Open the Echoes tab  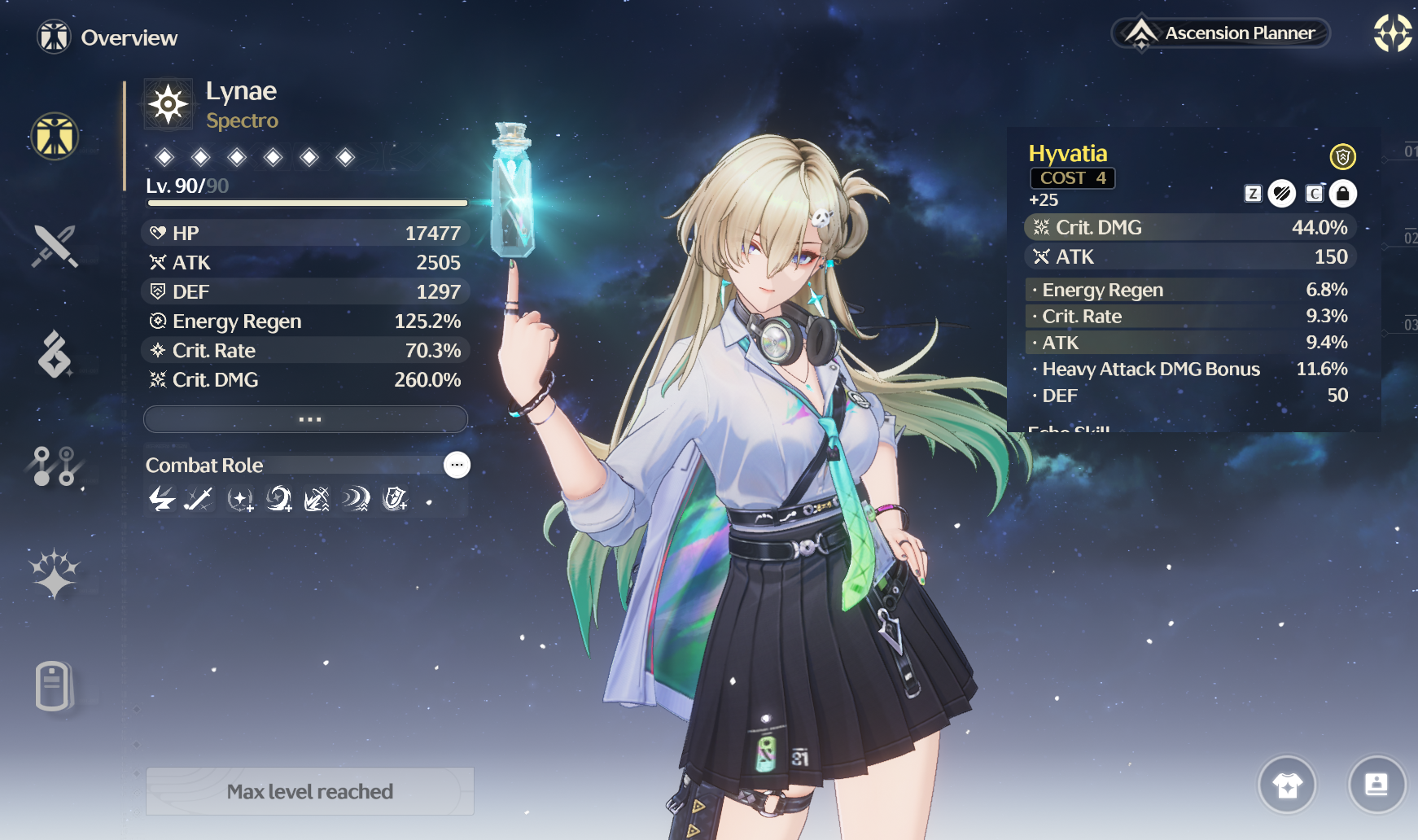pos(55,355)
